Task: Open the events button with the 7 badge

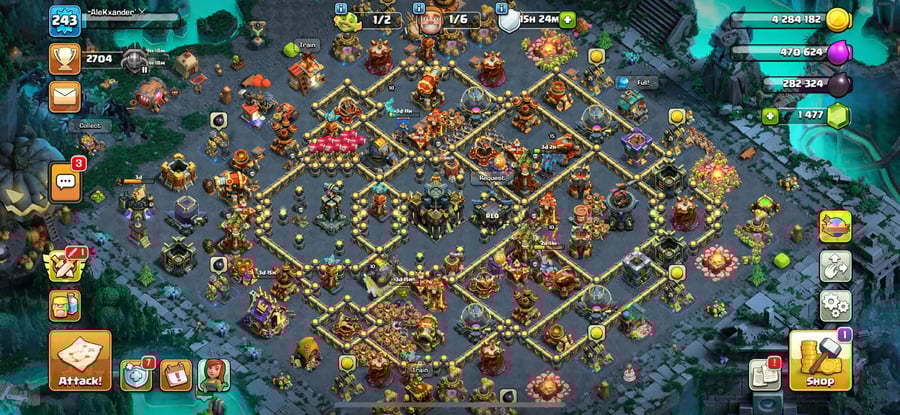Action: pos(135,375)
